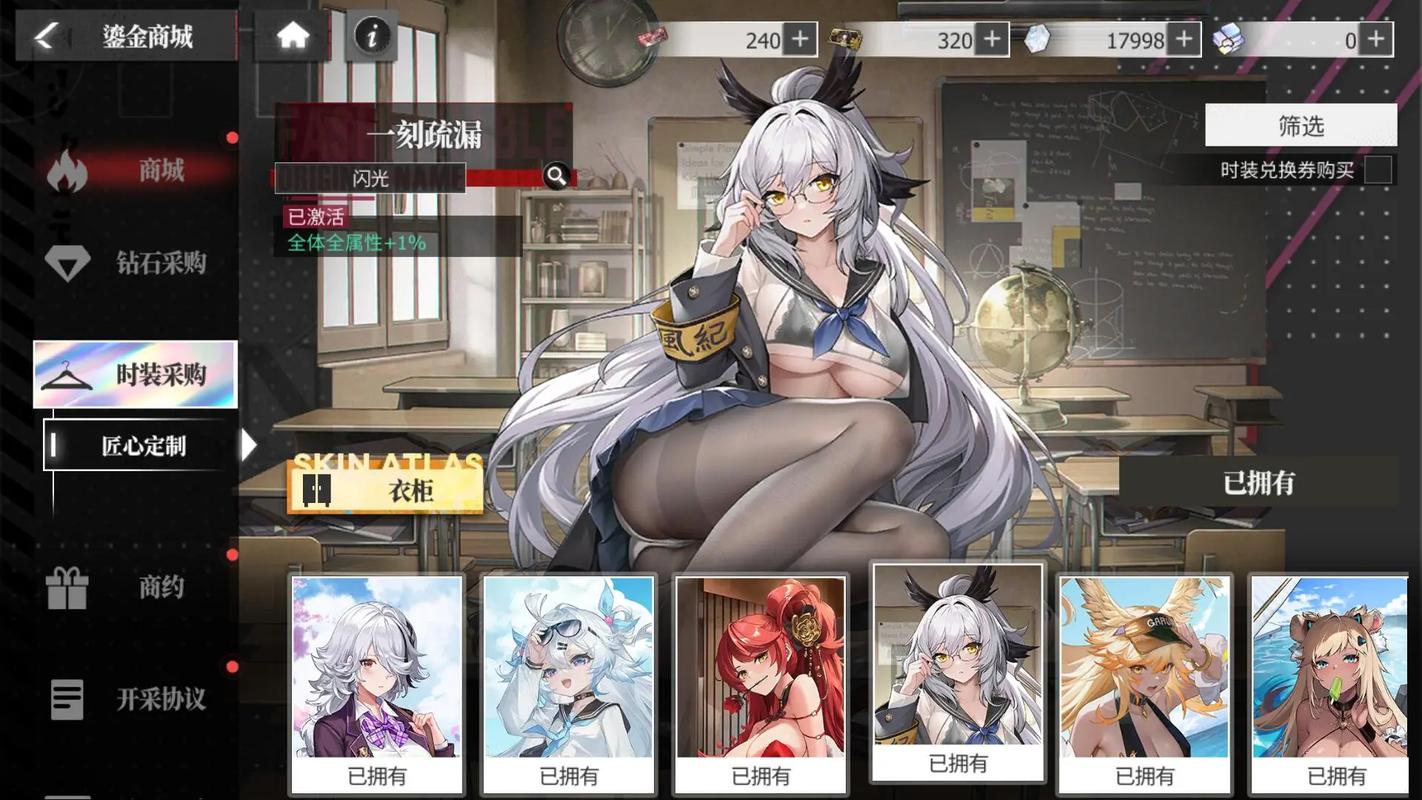Expand the 匠心定制 arrow

click(x=248, y=445)
